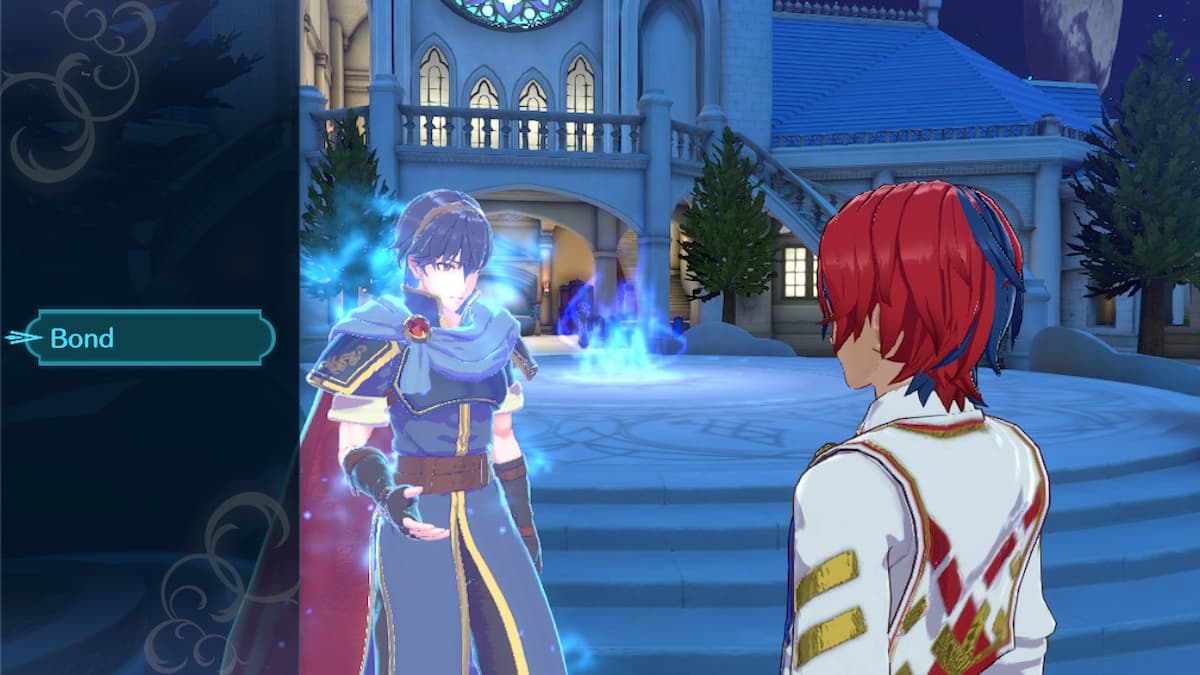Select the Bond menu option

(150, 338)
